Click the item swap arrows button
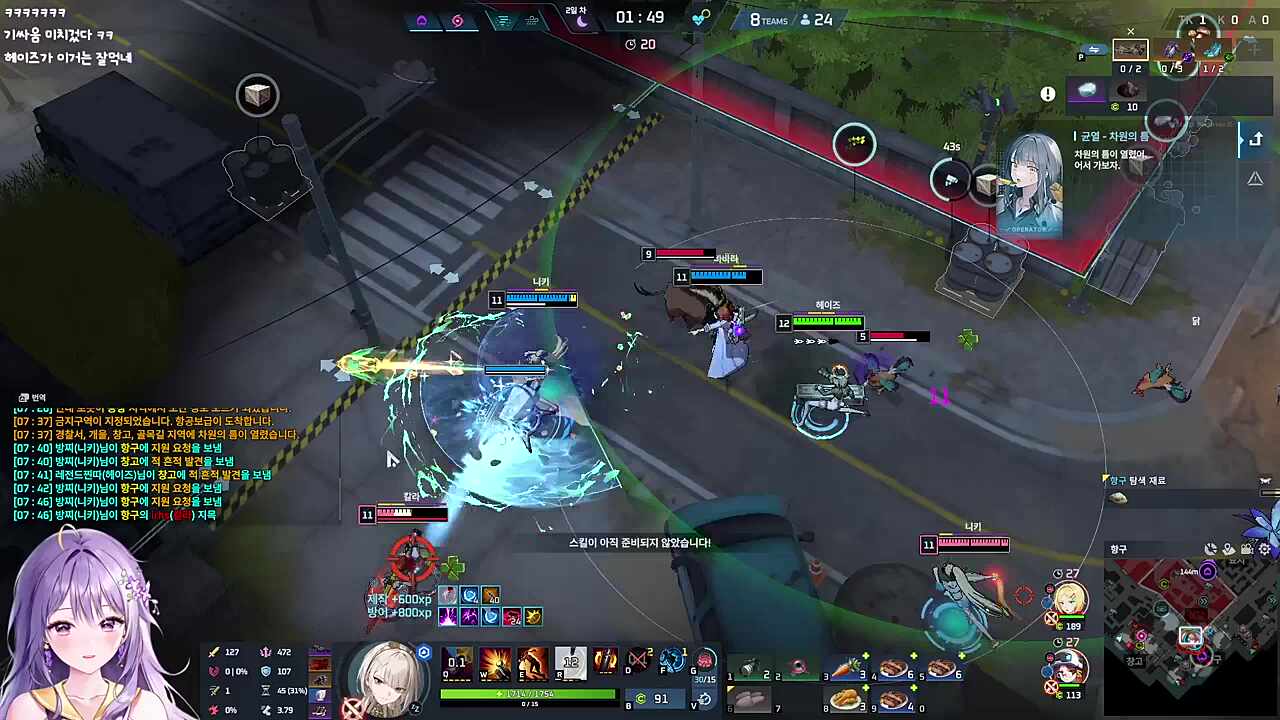Image resolution: width=1280 pixels, height=720 pixels. 1094,49
